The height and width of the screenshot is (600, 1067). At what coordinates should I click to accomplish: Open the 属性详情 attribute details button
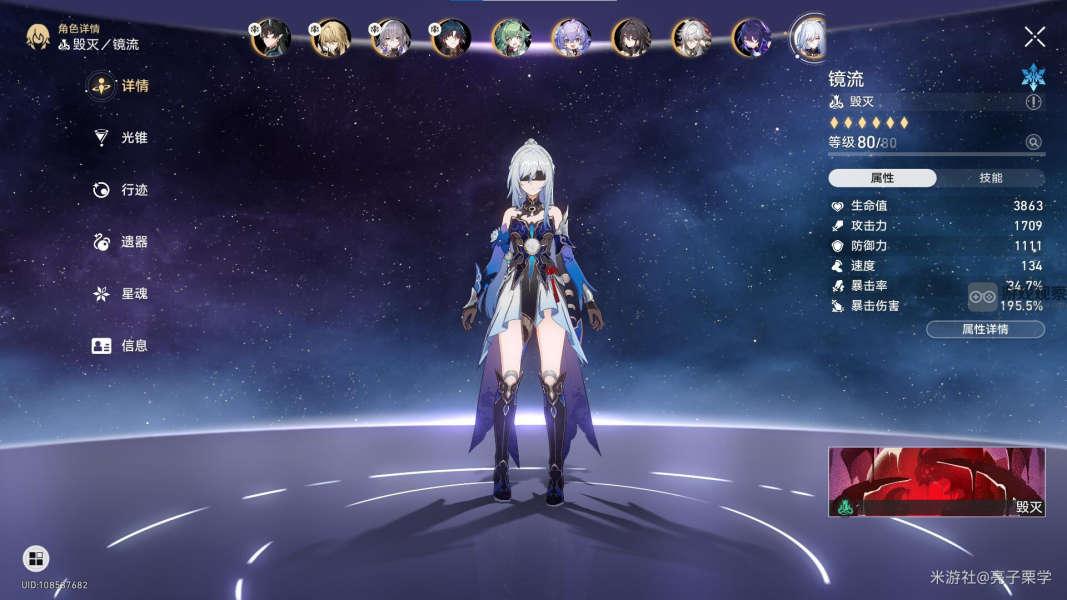click(984, 329)
